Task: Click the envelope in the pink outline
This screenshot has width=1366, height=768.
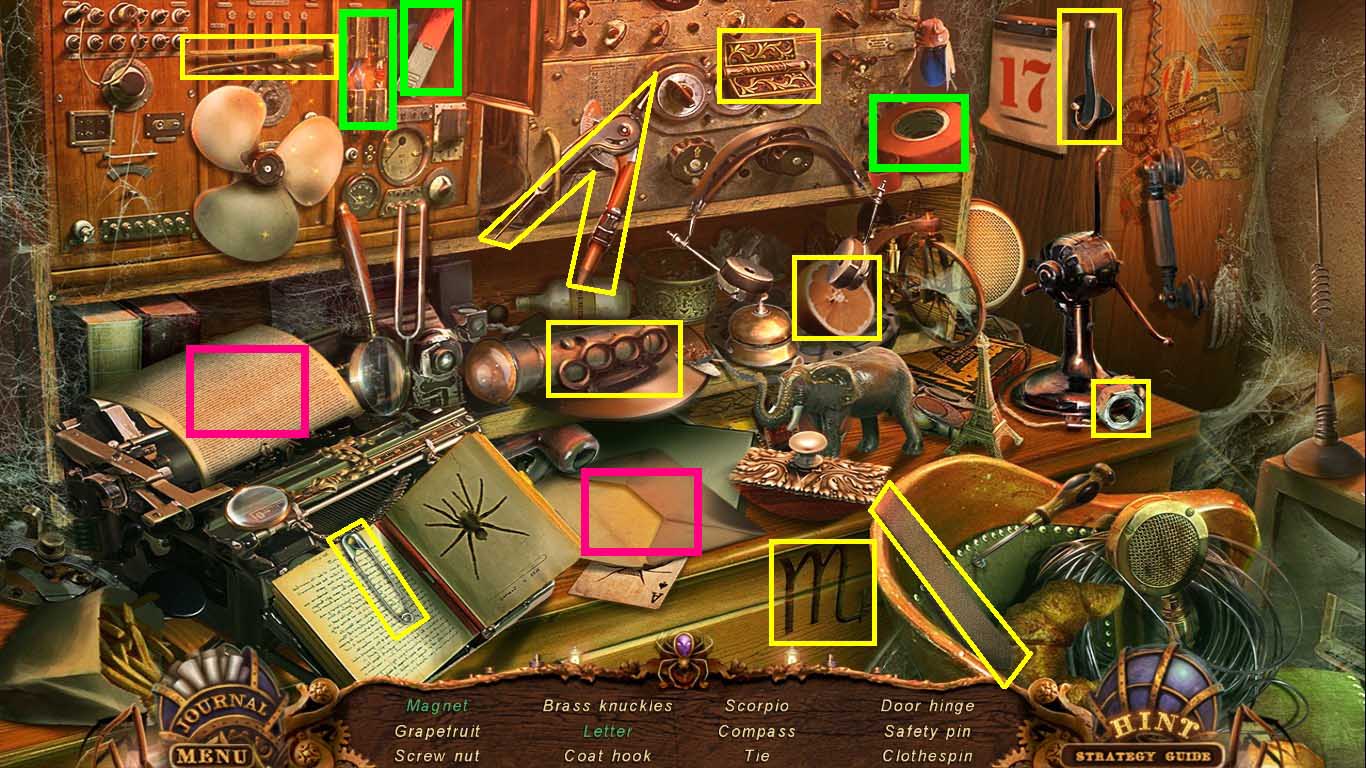Action: click(641, 510)
